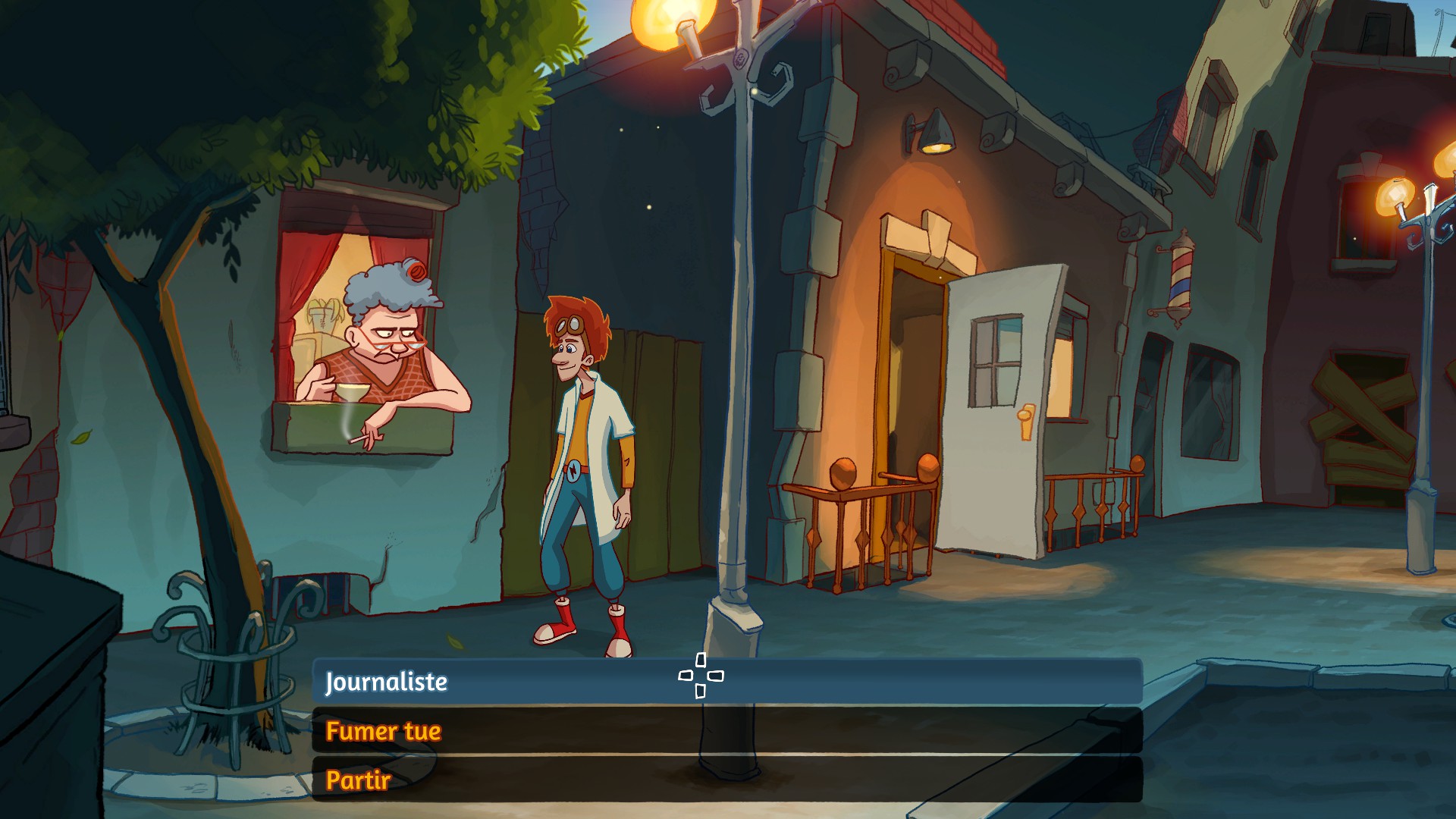Select the "Fumer tue" reply
The image size is (1456, 819).
[x=384, y=731]
